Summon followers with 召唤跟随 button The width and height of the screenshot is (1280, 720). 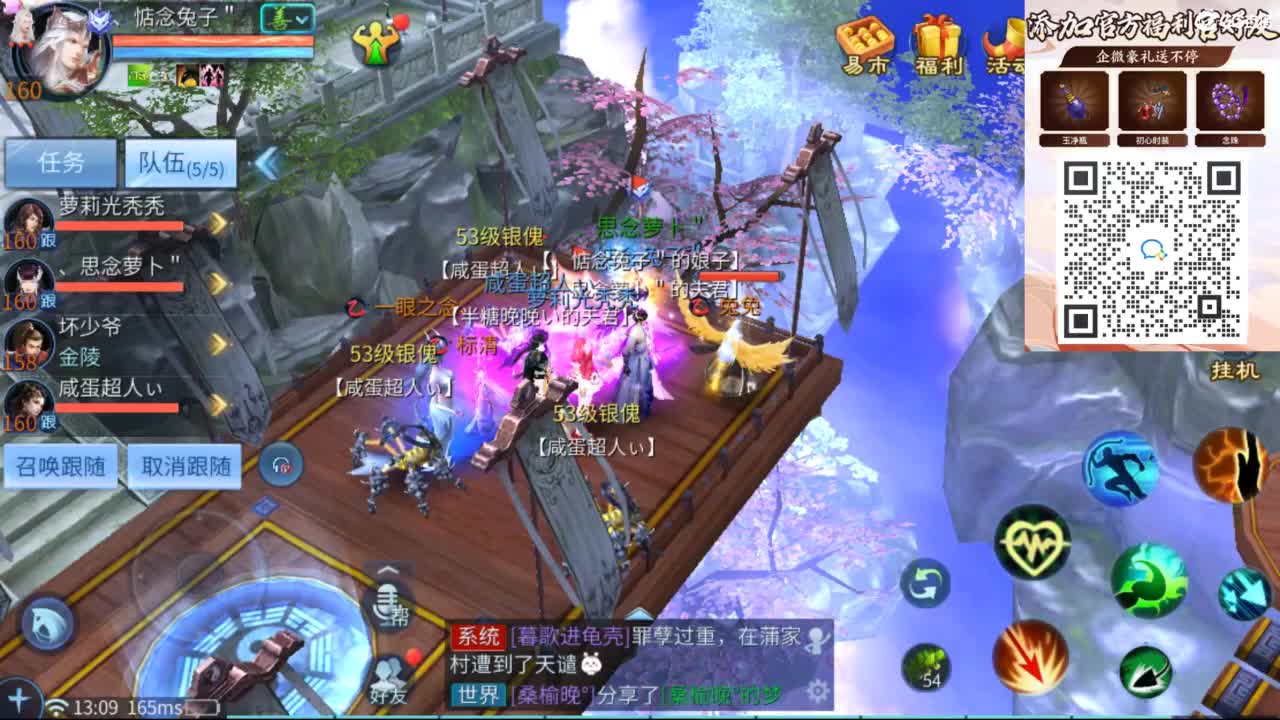coord(60,465)
